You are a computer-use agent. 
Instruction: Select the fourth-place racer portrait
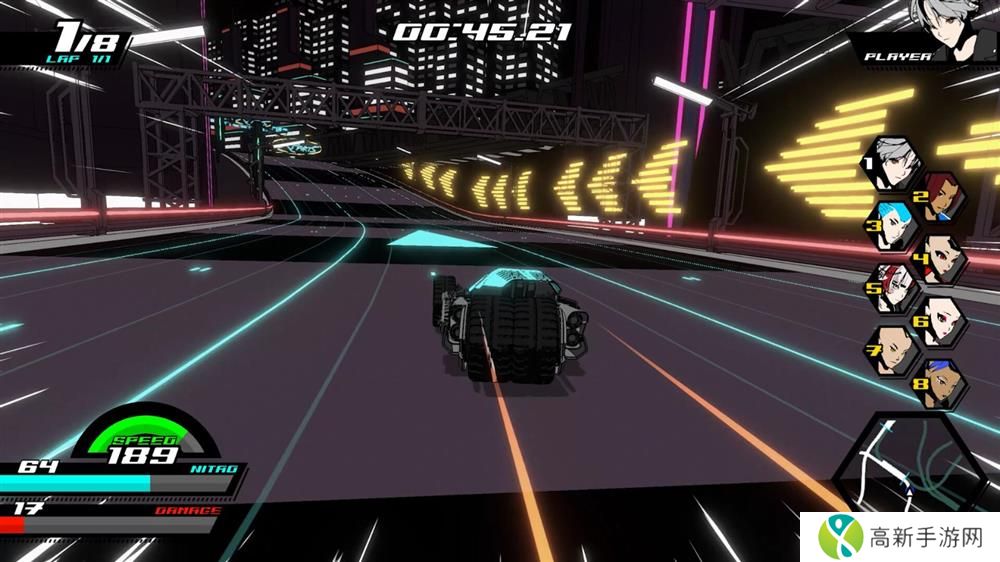941,257
